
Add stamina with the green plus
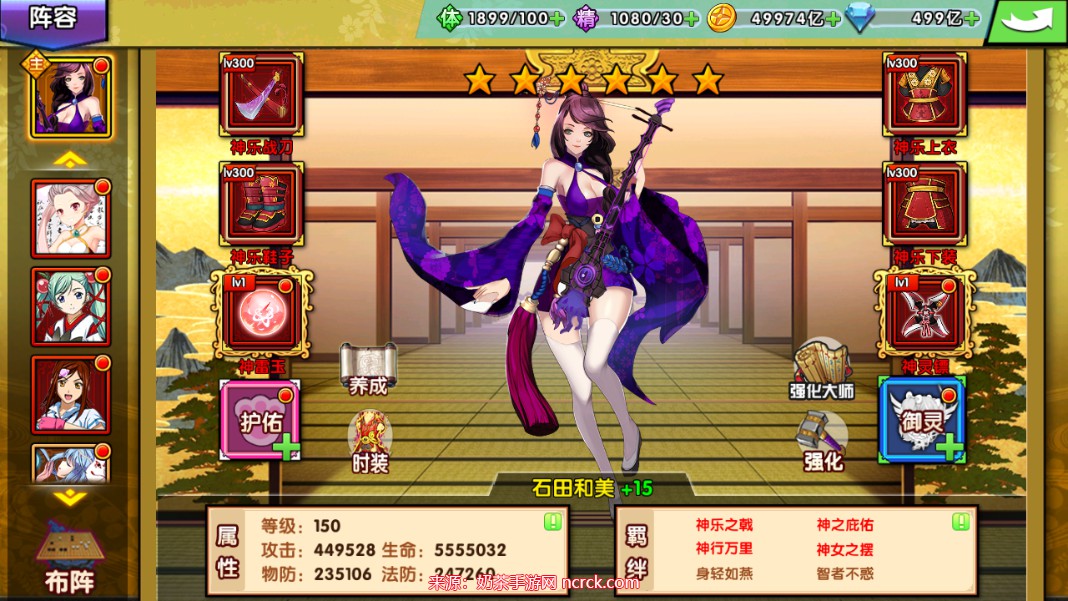tap(557, 18)
